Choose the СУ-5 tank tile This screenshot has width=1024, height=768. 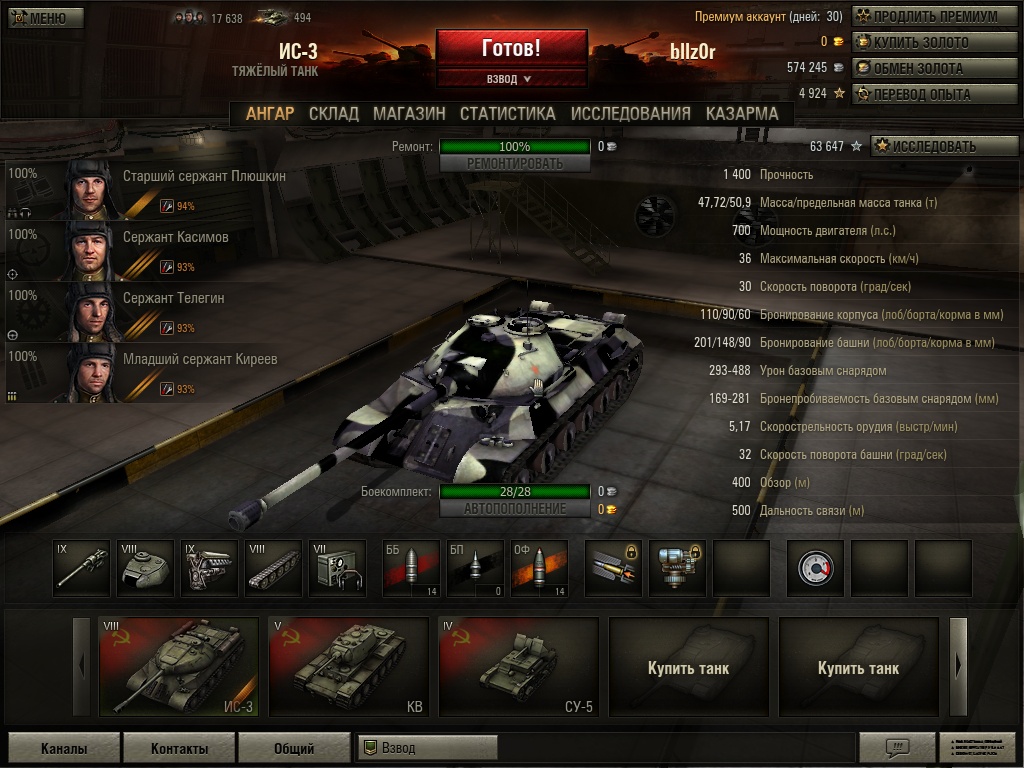tap(519, 667)
